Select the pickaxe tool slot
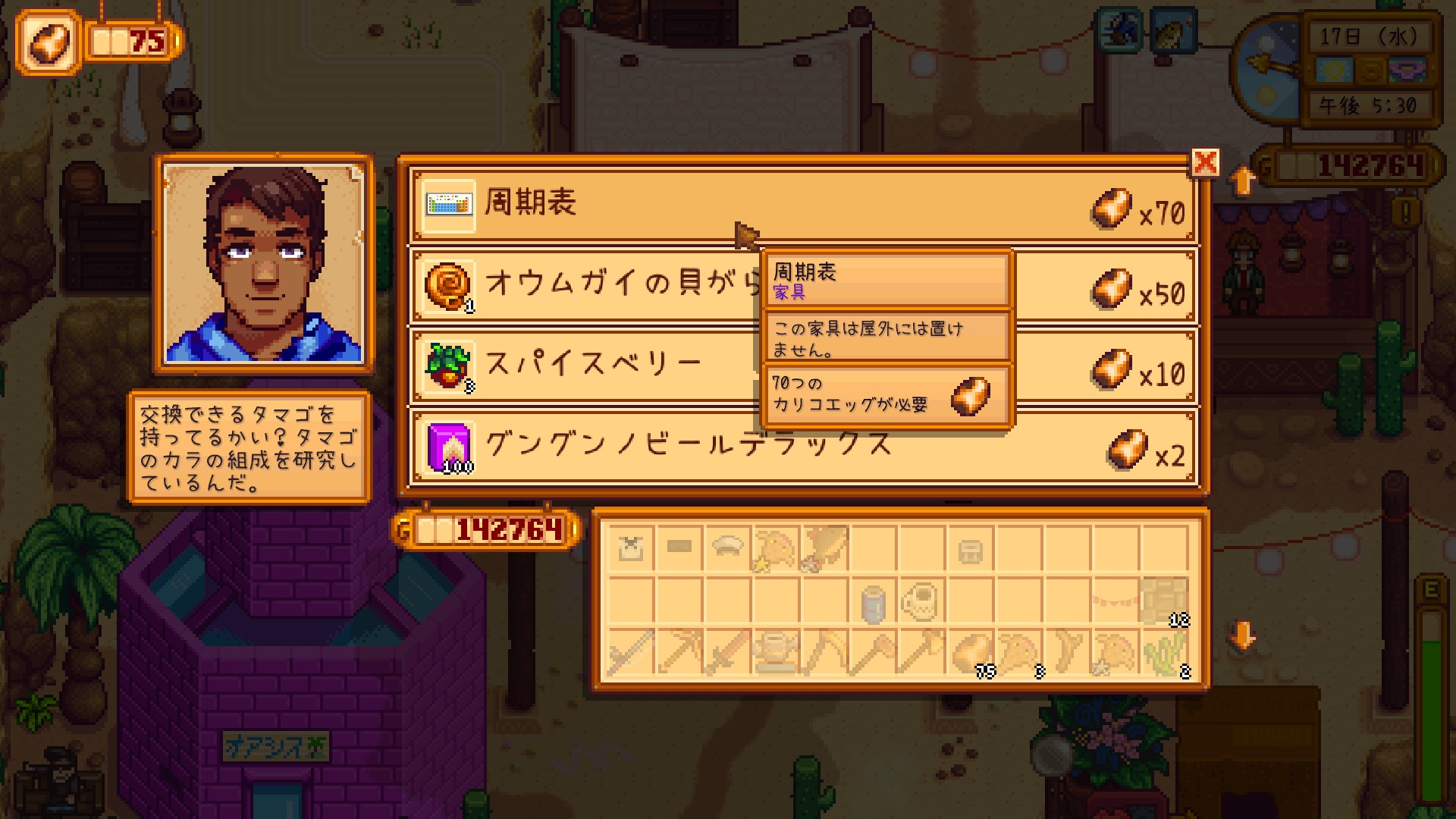Screen dimensions: 1456x819 (679, 652)
